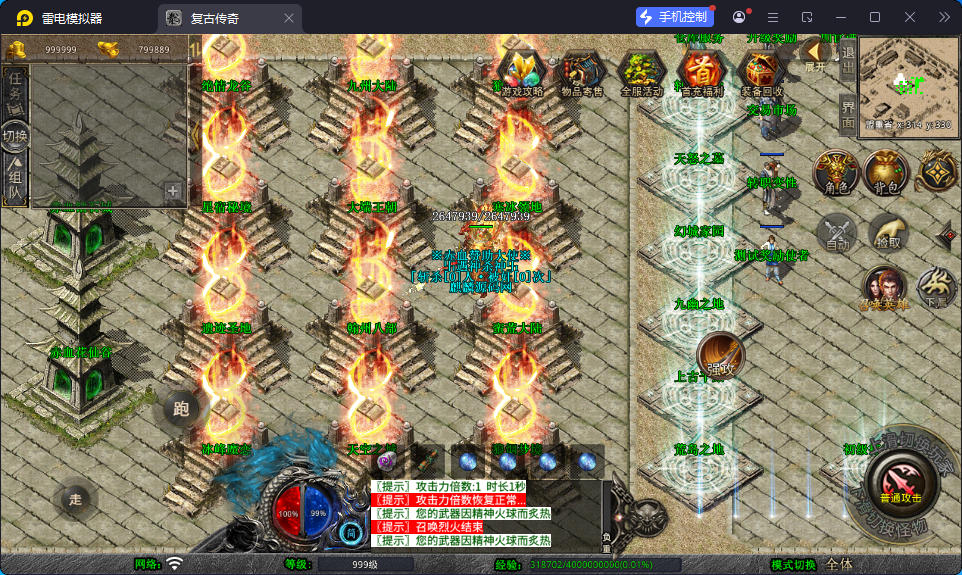Open the 游戏攻略 game guide icon
962x575 pixels.
coord(522,72)
